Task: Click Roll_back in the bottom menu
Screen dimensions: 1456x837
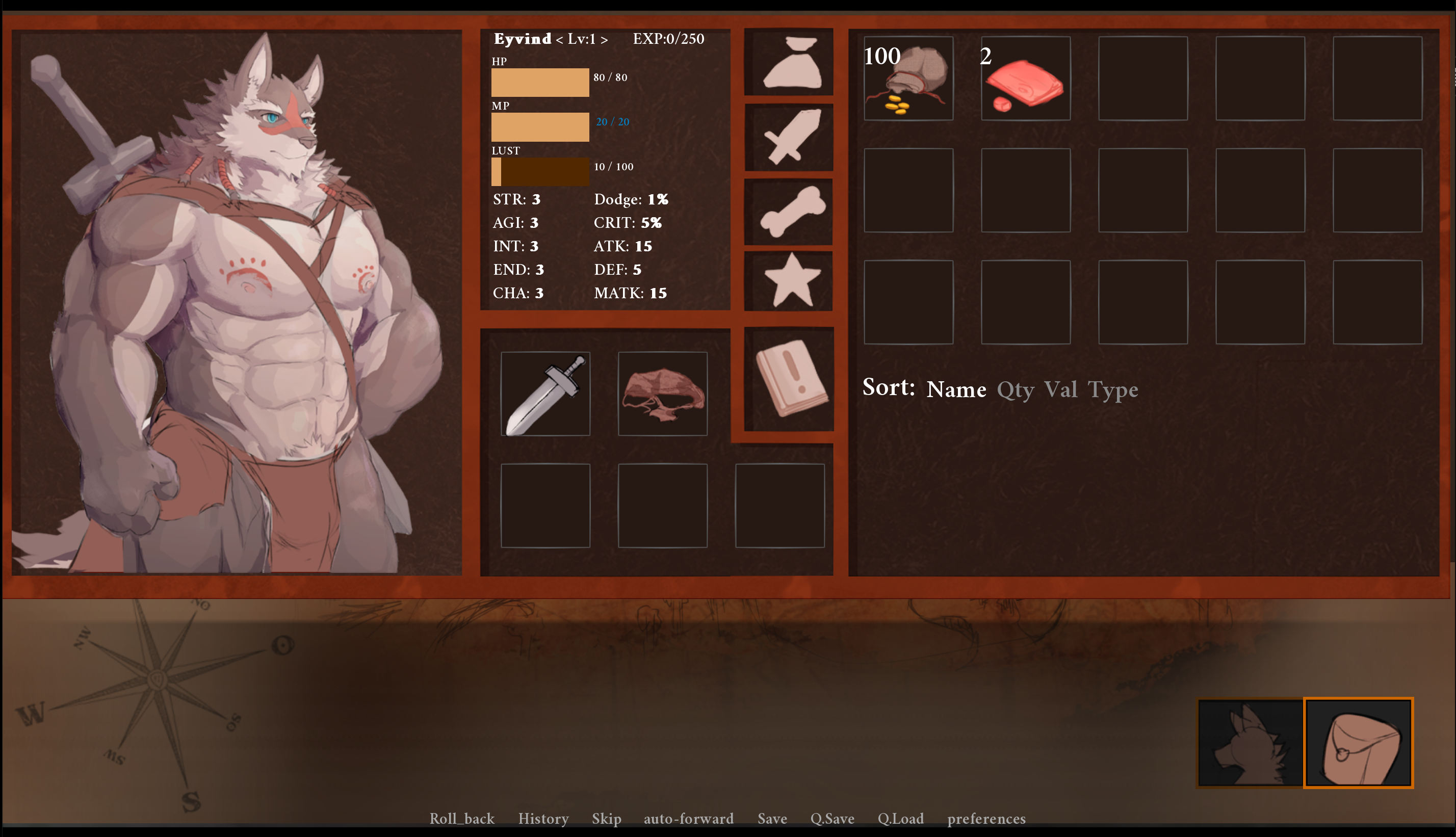Action: (x=461, y=819)
